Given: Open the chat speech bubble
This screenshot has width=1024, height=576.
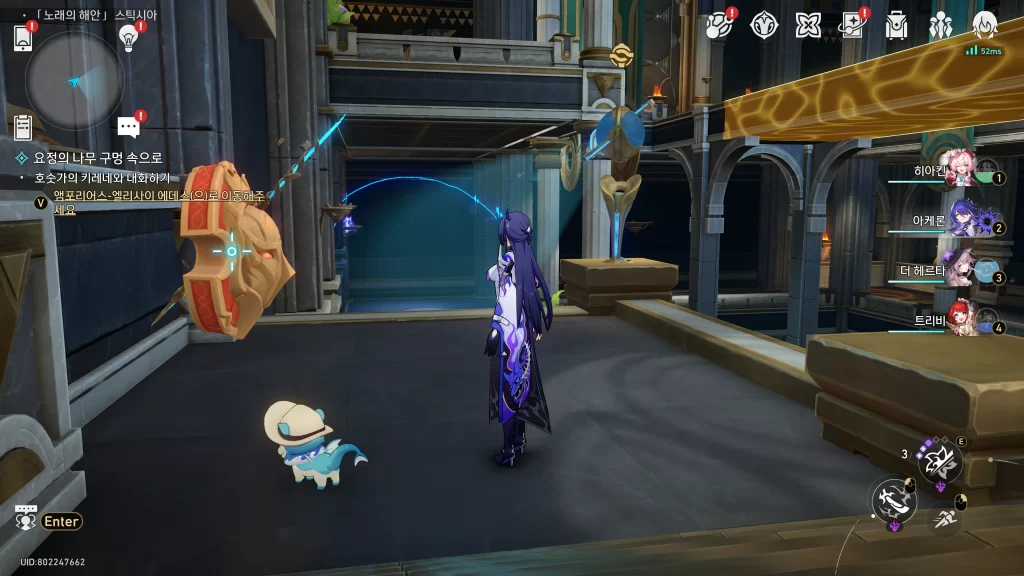Looking at the screenshot, I should click(x=128, y=127).
